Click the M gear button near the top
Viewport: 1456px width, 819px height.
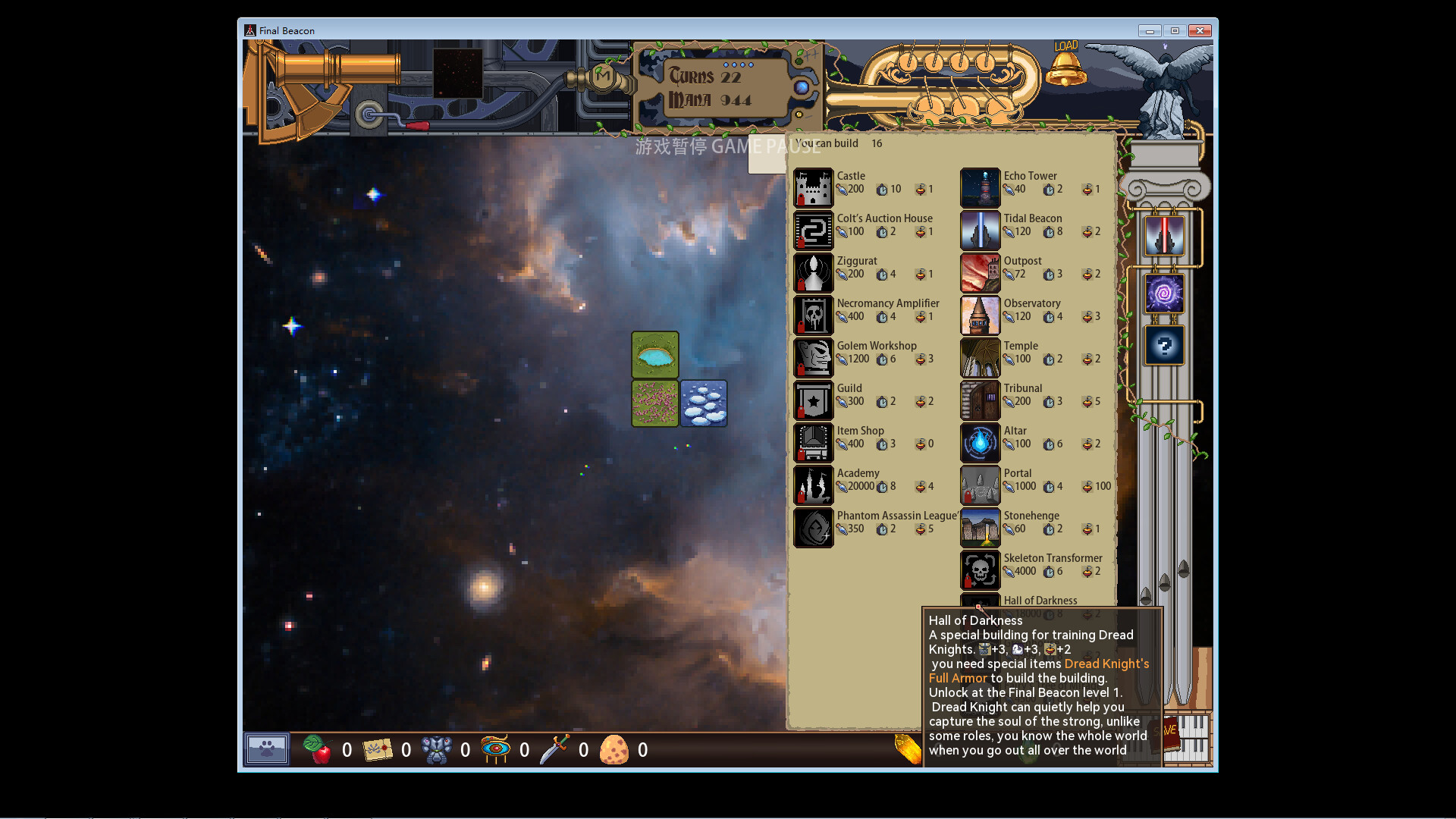603,76
